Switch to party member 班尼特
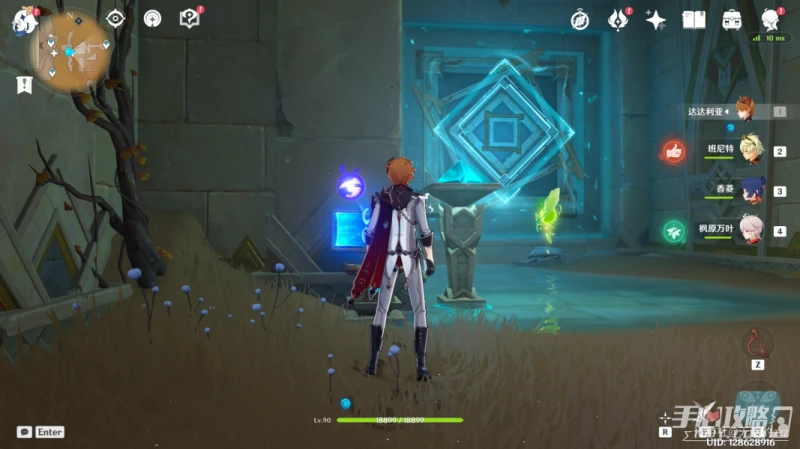The width and height of the screenshot is (800, 449). tap(746, 150)
